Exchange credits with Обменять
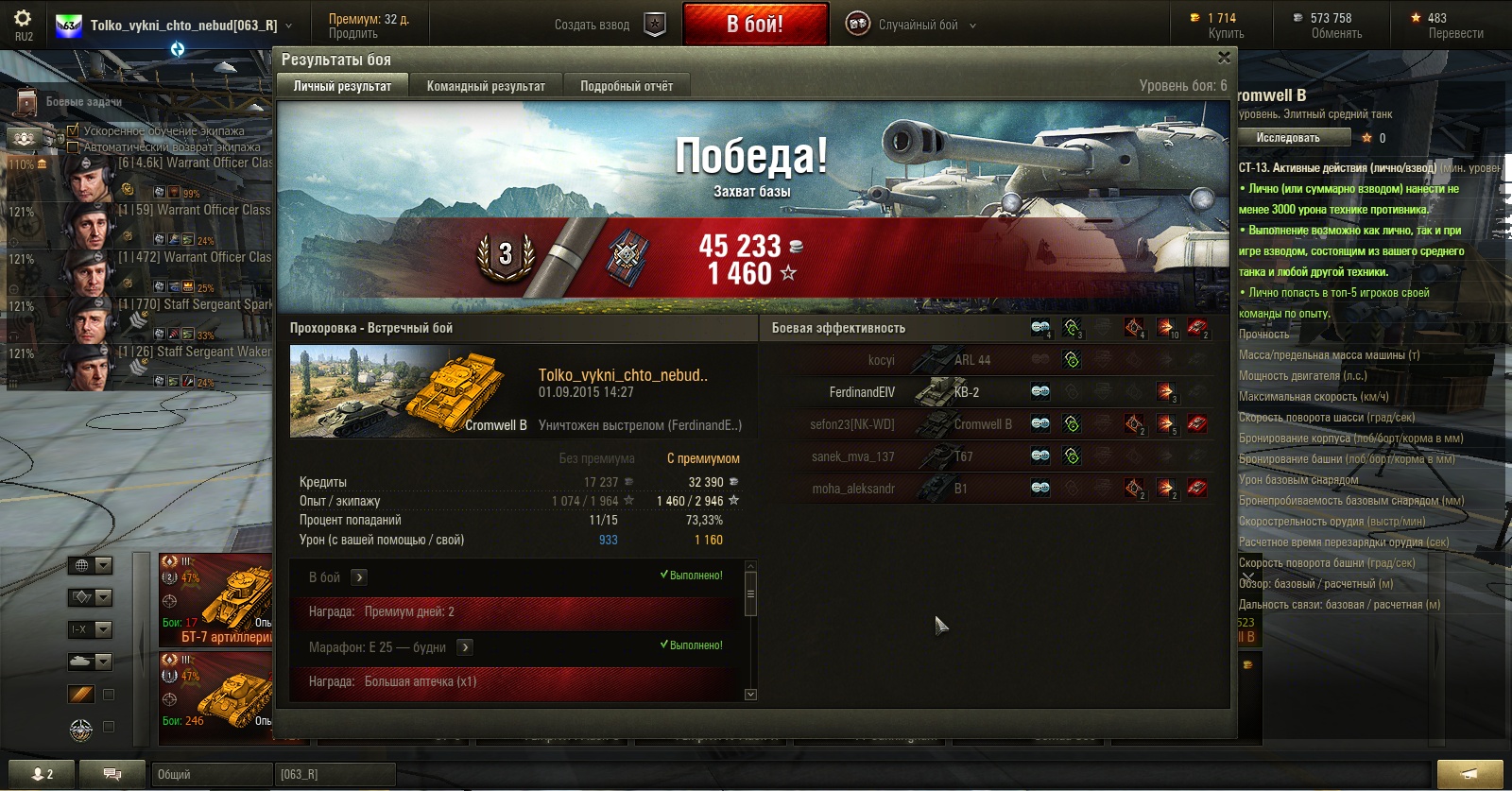The width and height of the screenshot is (1512, 791). coord(1336,34)
